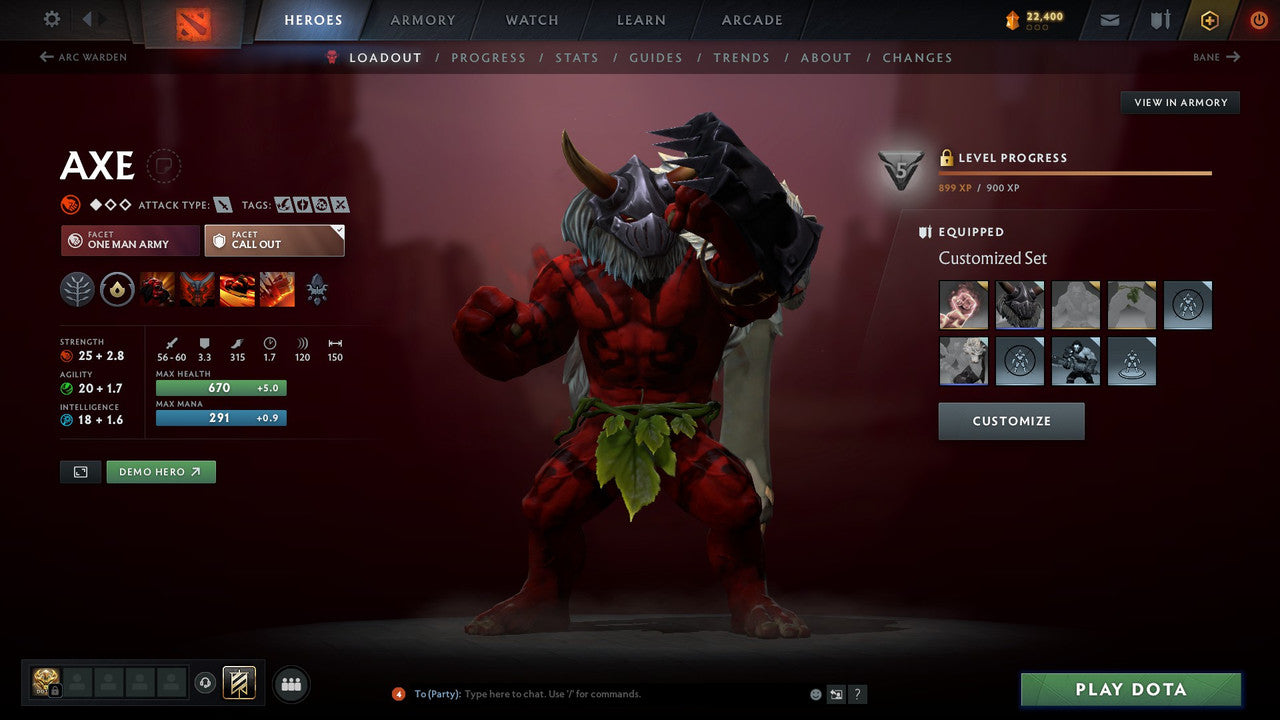The height and width of the screenshot is (720, 1280).
Task: Select the Call Out facet
Action: (274, 240)
